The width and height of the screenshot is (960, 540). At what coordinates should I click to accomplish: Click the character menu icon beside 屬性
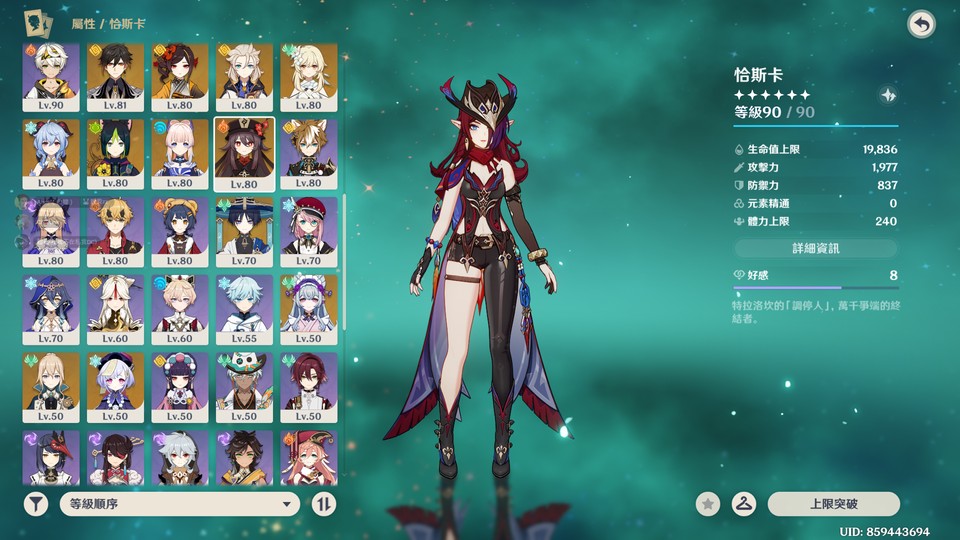pyautogui.click(x=40, y=23)
